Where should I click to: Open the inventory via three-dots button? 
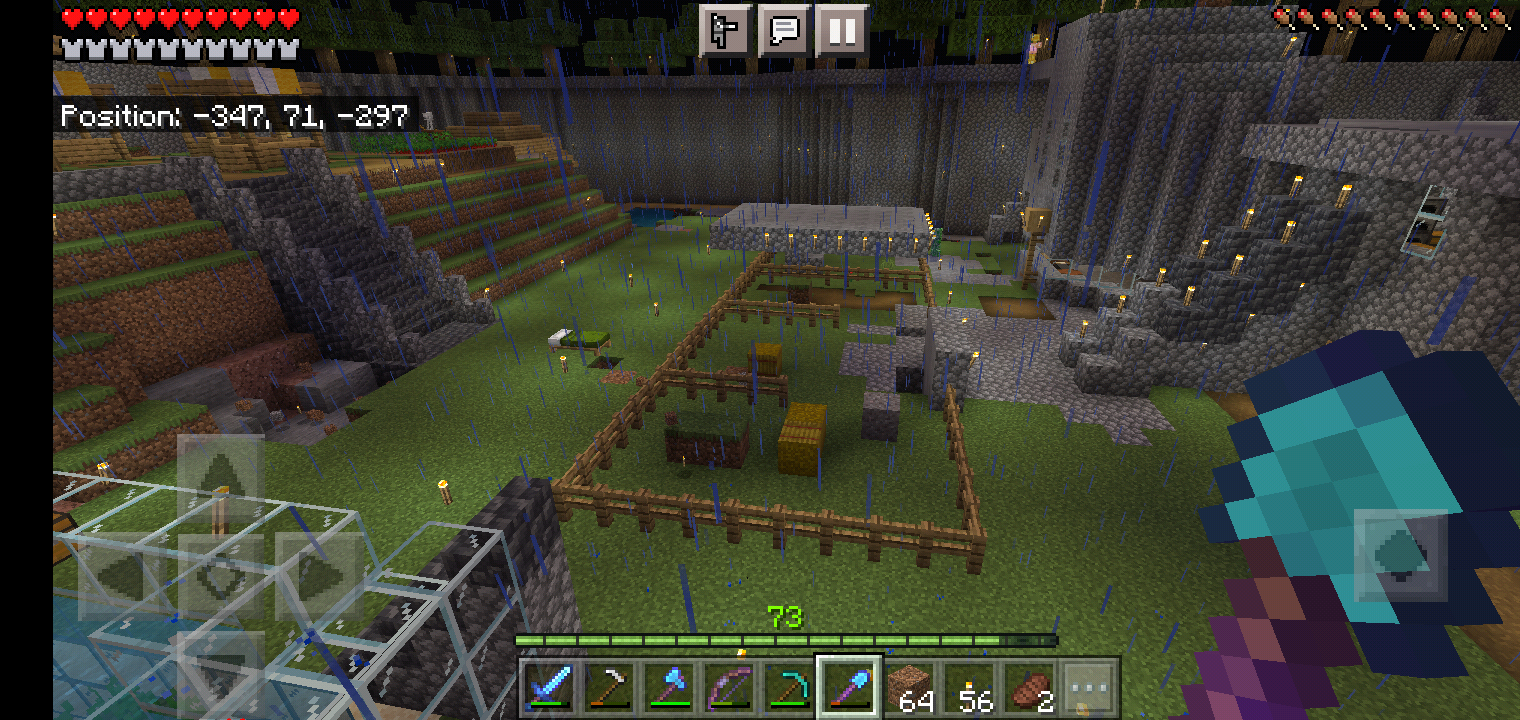pos(1089,687)
